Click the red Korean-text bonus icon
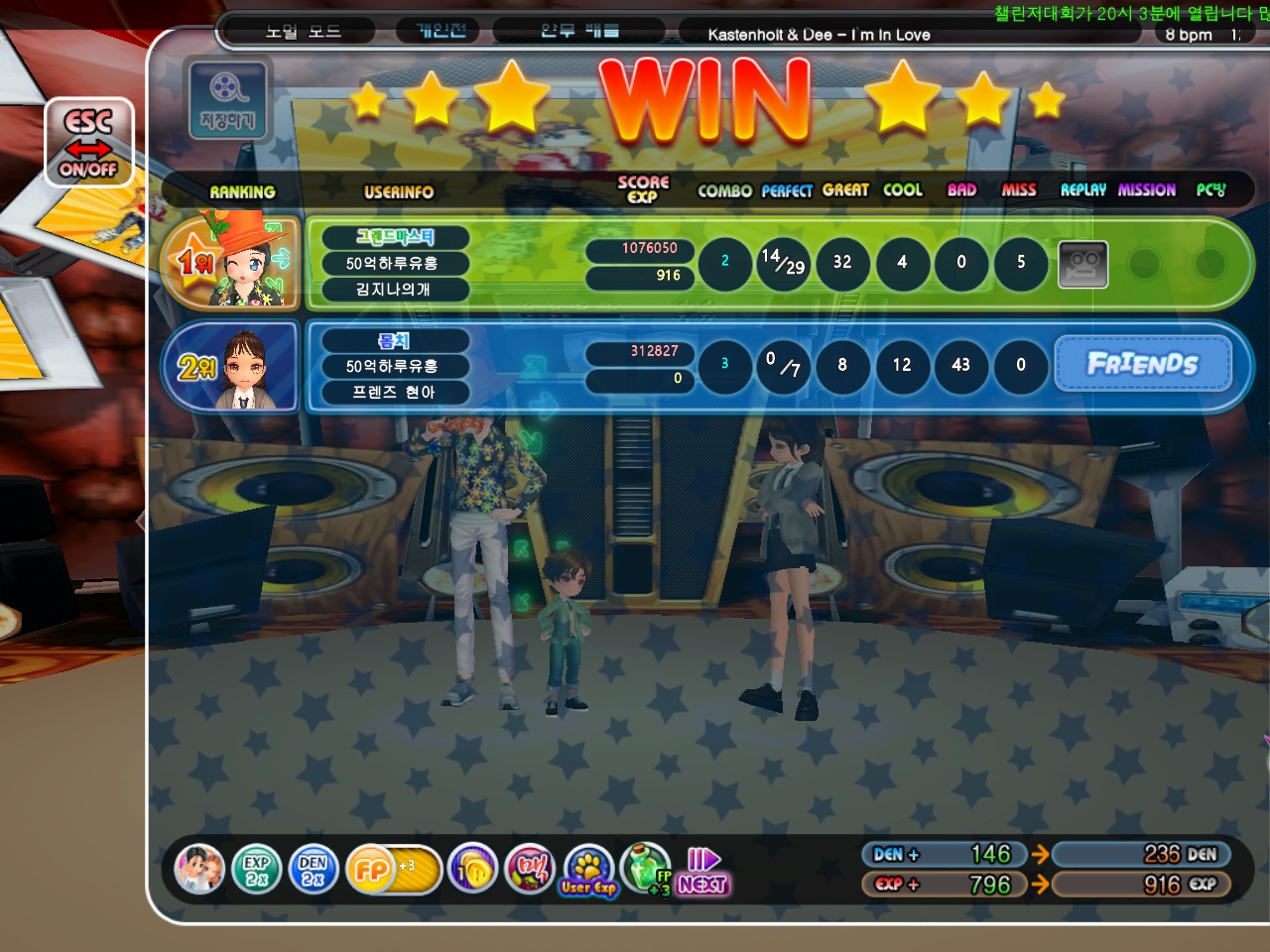The width and height of the screenshot is (1270, 952). 531,870
